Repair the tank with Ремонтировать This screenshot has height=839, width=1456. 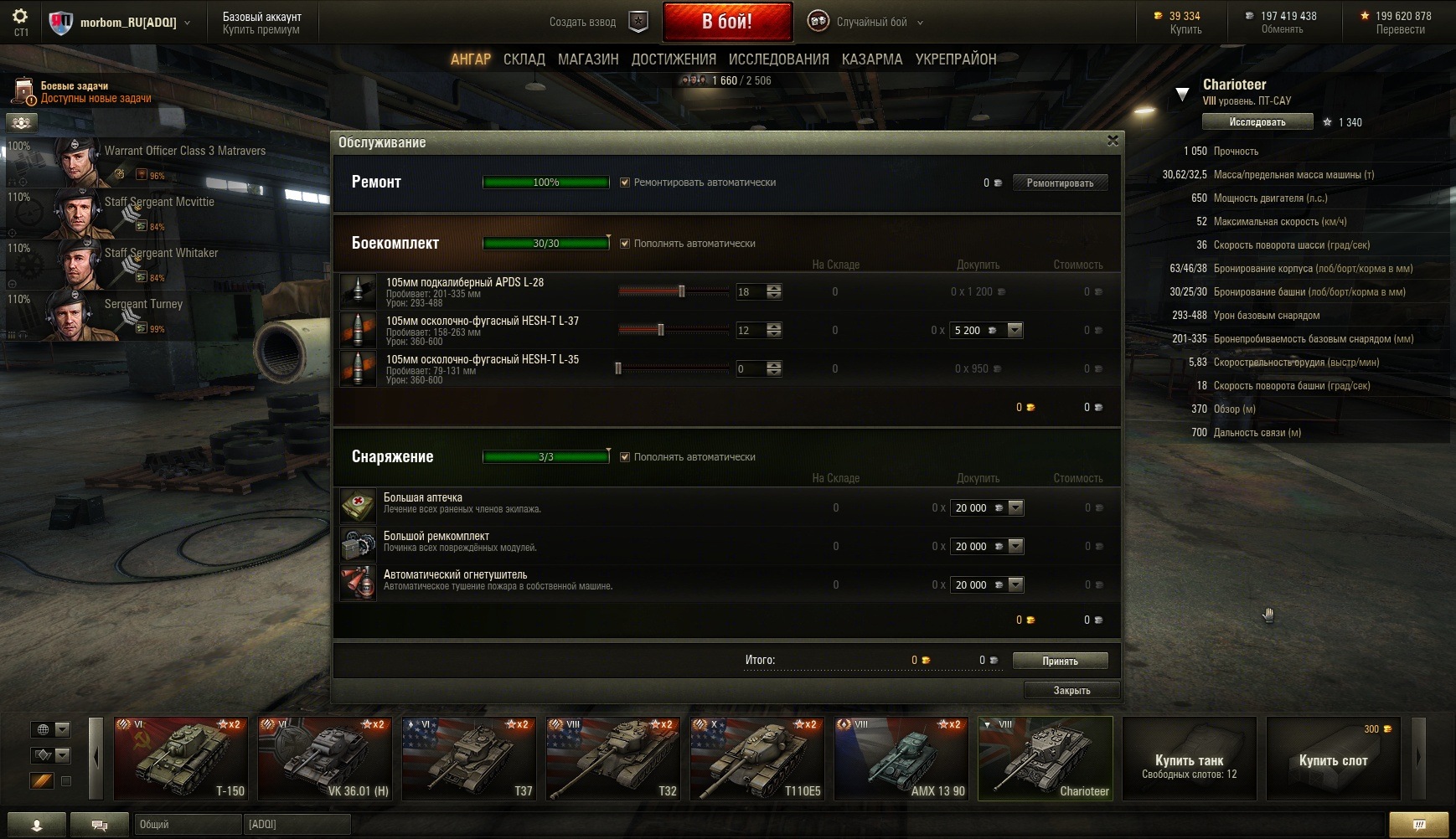point(1060,183)
